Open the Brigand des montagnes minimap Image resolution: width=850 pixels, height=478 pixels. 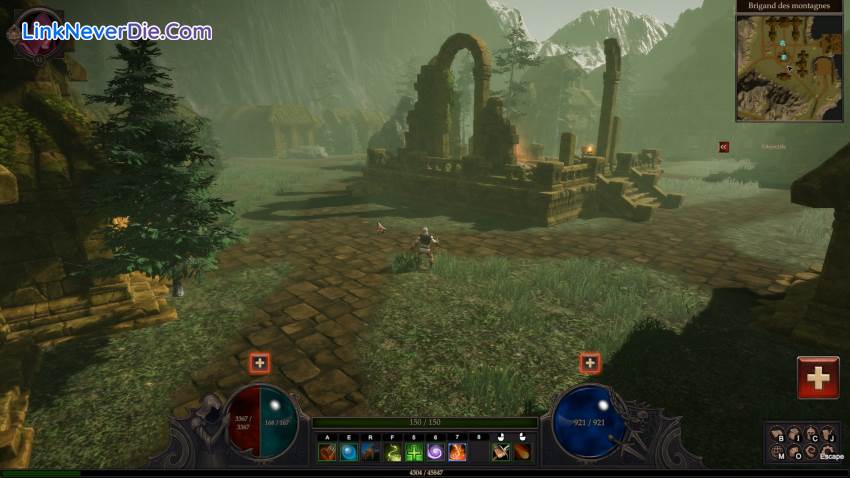(x=789, y=66)
